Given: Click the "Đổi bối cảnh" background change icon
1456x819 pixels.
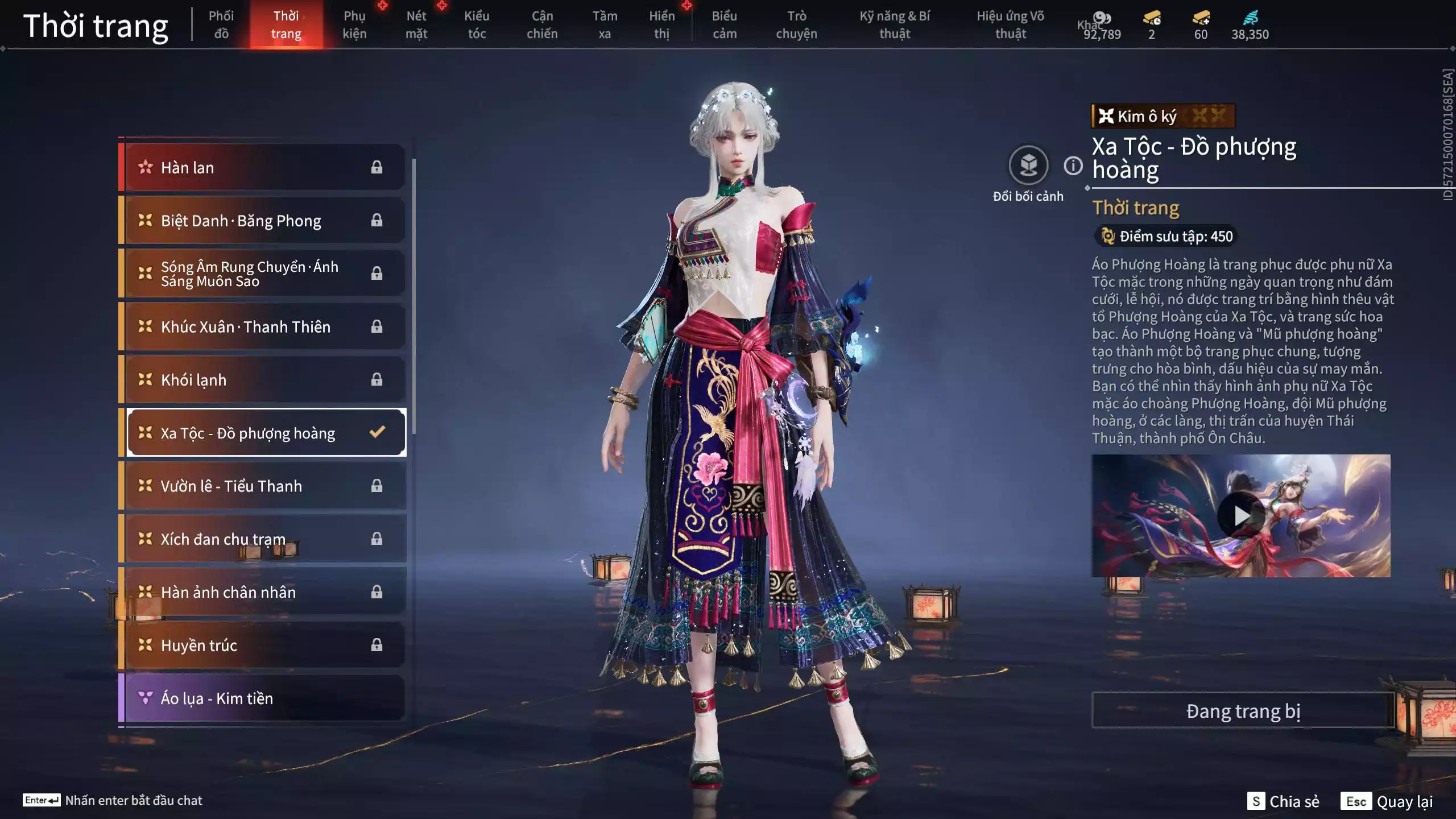Looking at the screenshot, I should coord(1028,167).
